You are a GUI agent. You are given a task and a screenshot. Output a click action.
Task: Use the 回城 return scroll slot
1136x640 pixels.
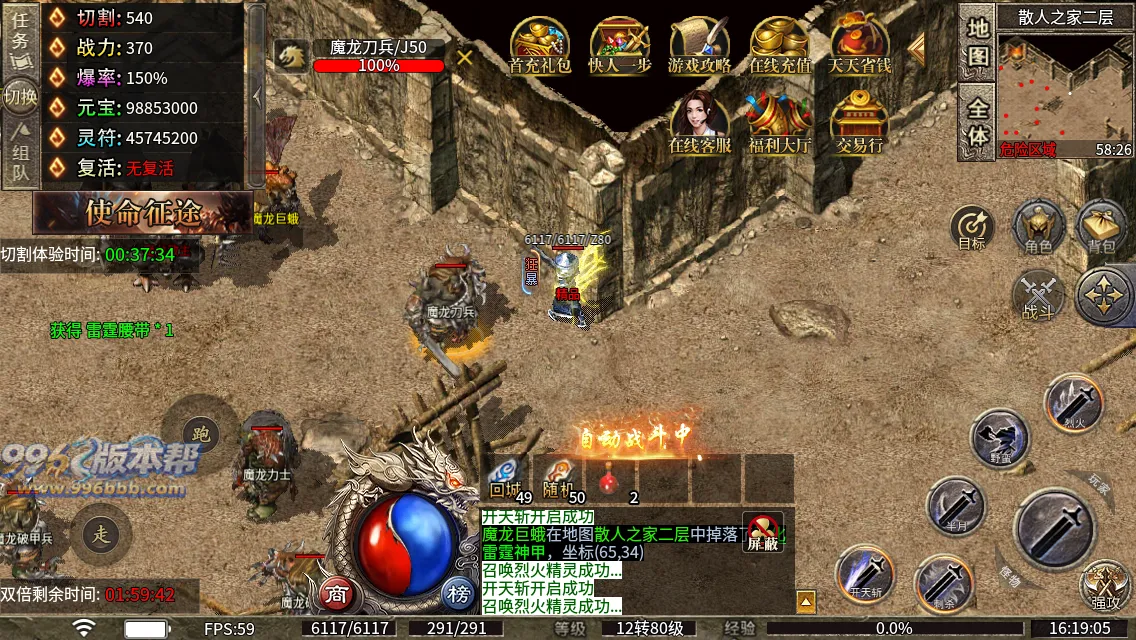click(x=506, y=478)
